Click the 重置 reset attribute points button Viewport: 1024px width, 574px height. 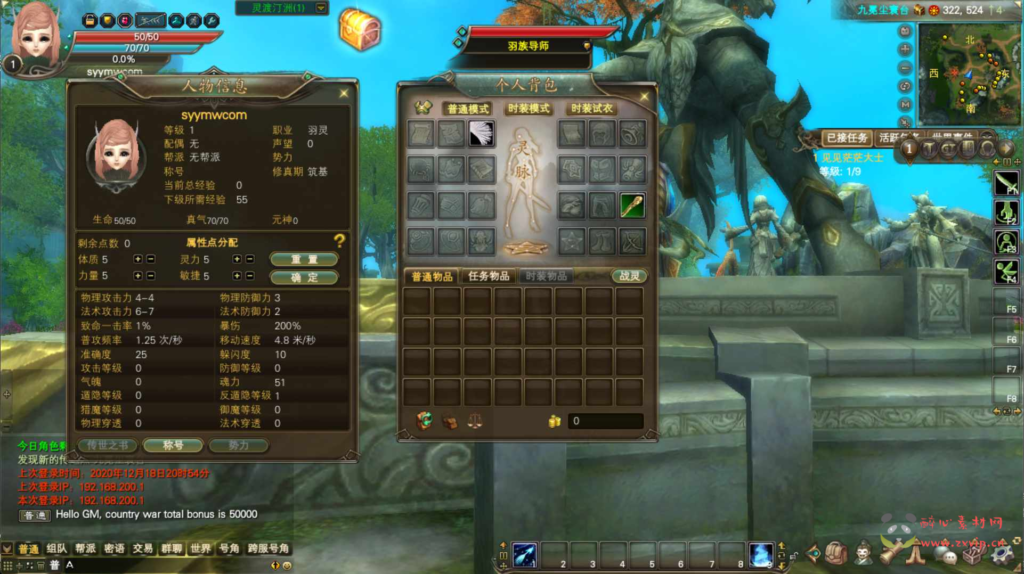coord(304,259)
